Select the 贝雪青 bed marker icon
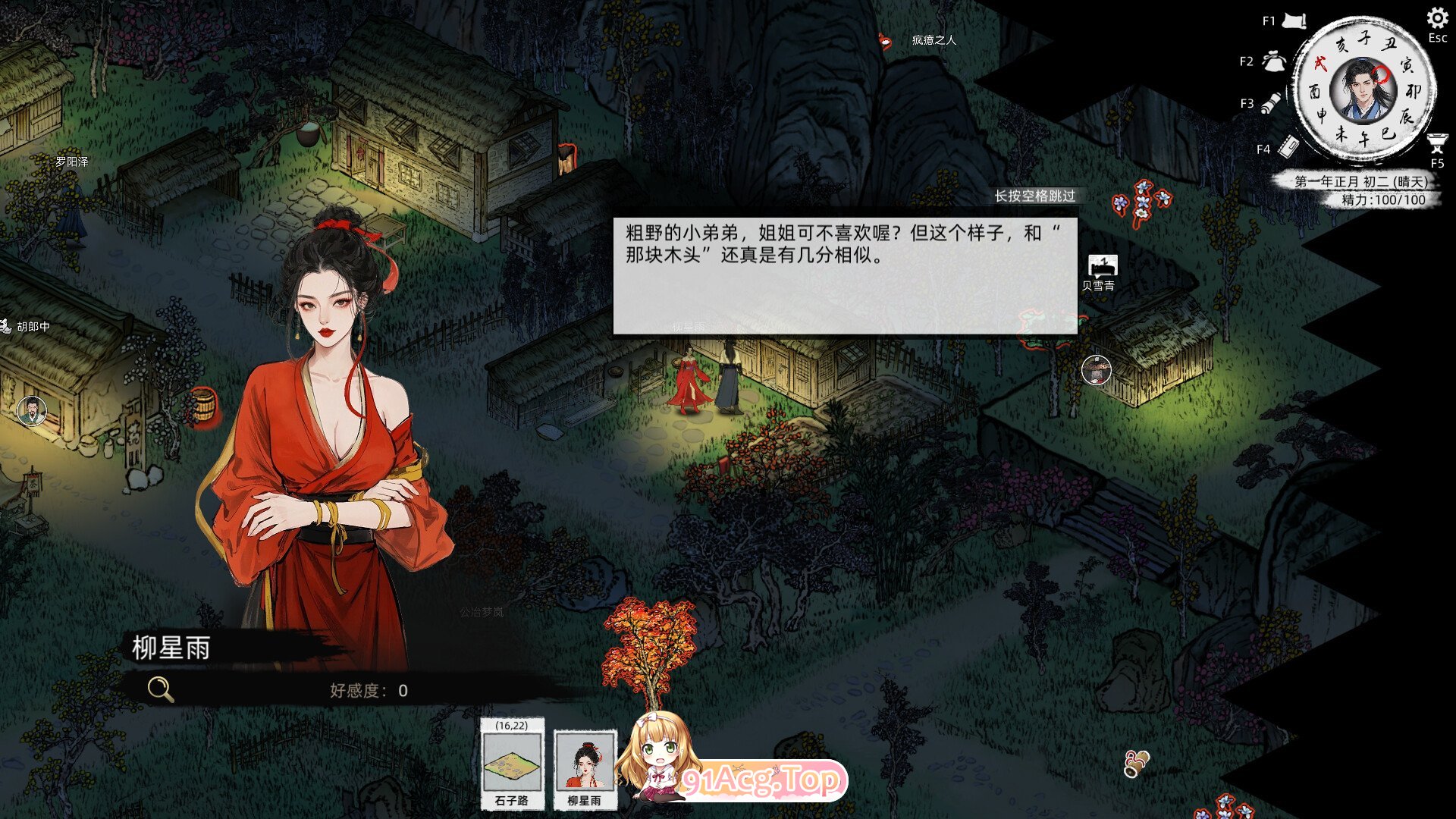This screenshot has height=819, width=1456. click(1103, 265)
